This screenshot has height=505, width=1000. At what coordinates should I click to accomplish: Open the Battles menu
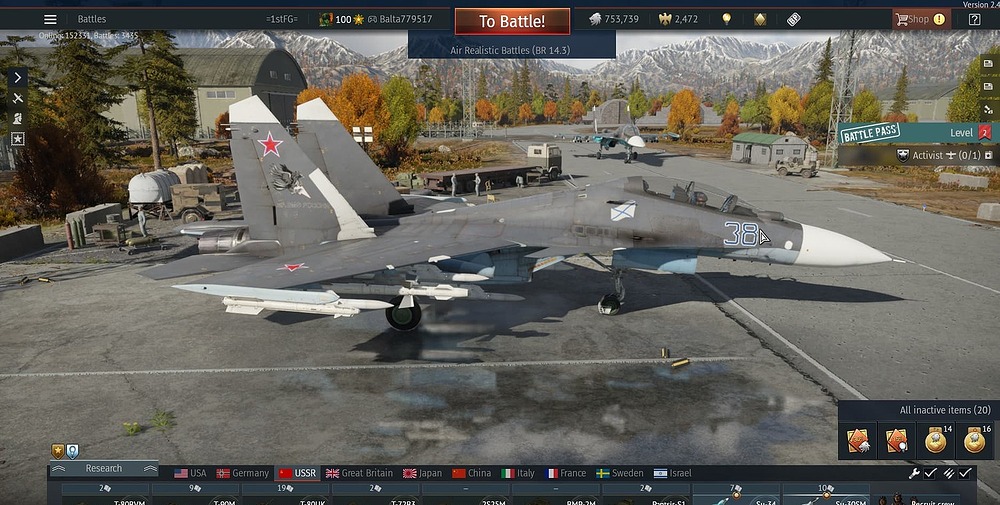[x=92, y=19]
